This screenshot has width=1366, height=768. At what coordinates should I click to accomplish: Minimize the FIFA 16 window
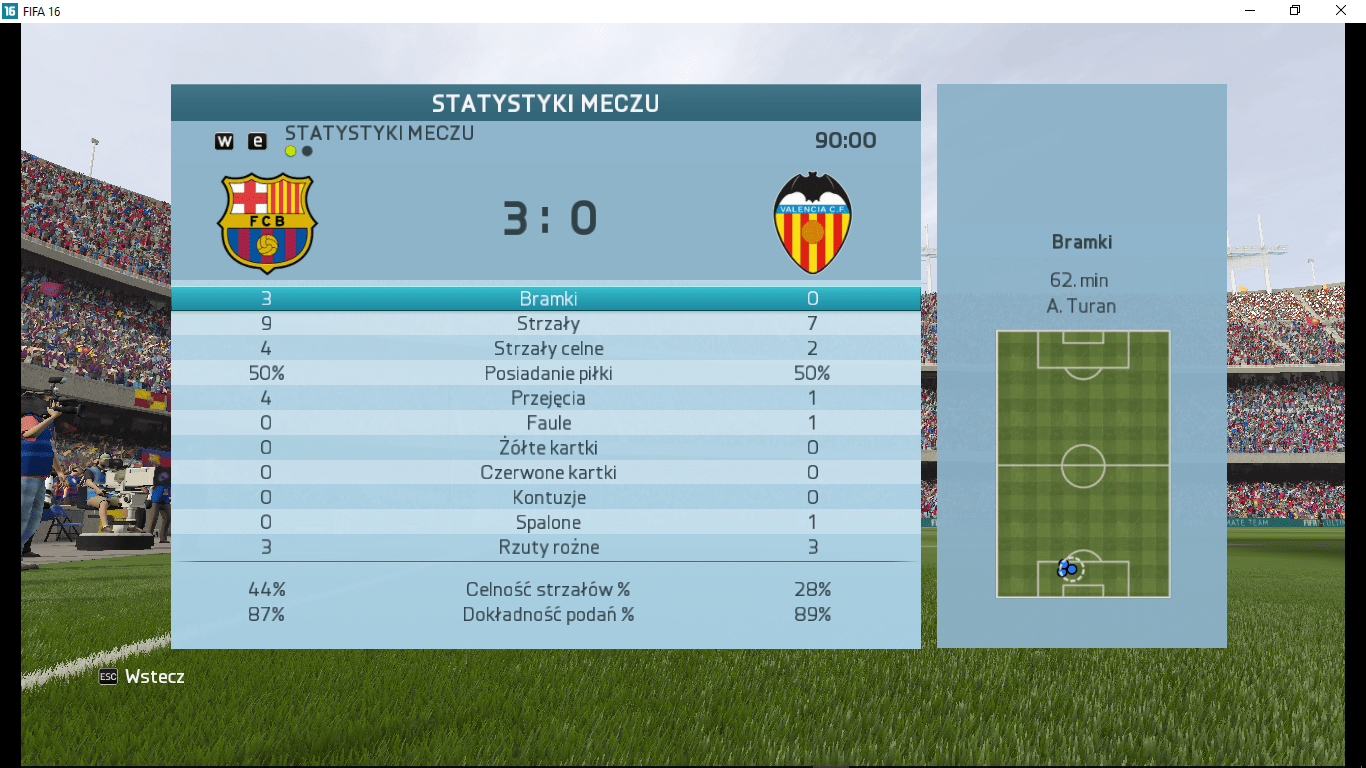[1250, 11]
